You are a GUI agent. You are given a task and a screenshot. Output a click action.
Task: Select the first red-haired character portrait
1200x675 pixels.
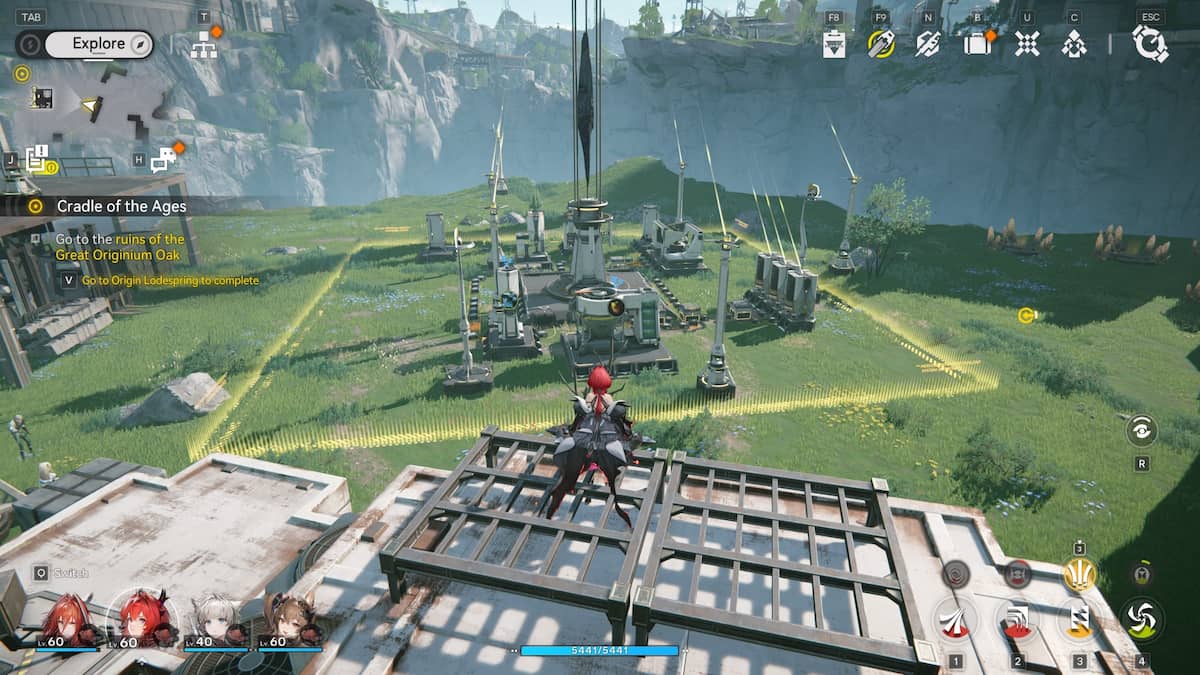[68, 620]
